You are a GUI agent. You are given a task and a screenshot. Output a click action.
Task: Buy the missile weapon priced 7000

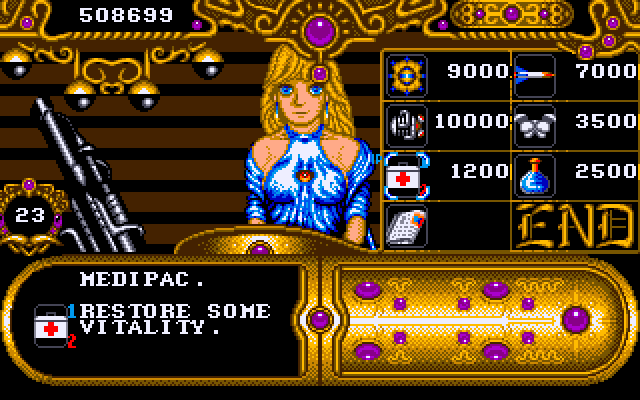532,74
